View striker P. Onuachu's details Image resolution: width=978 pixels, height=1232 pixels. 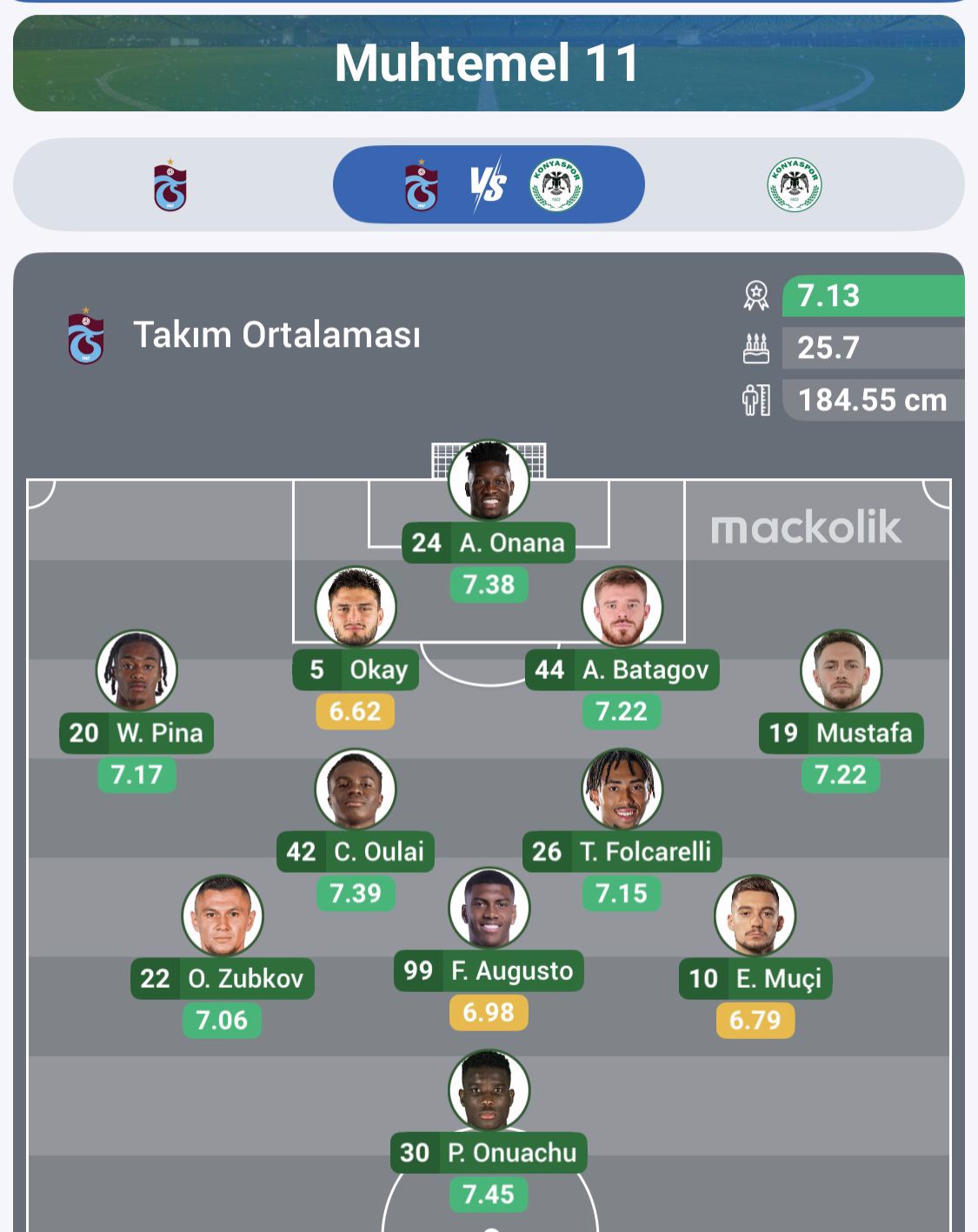click(x=489, y=1090)
